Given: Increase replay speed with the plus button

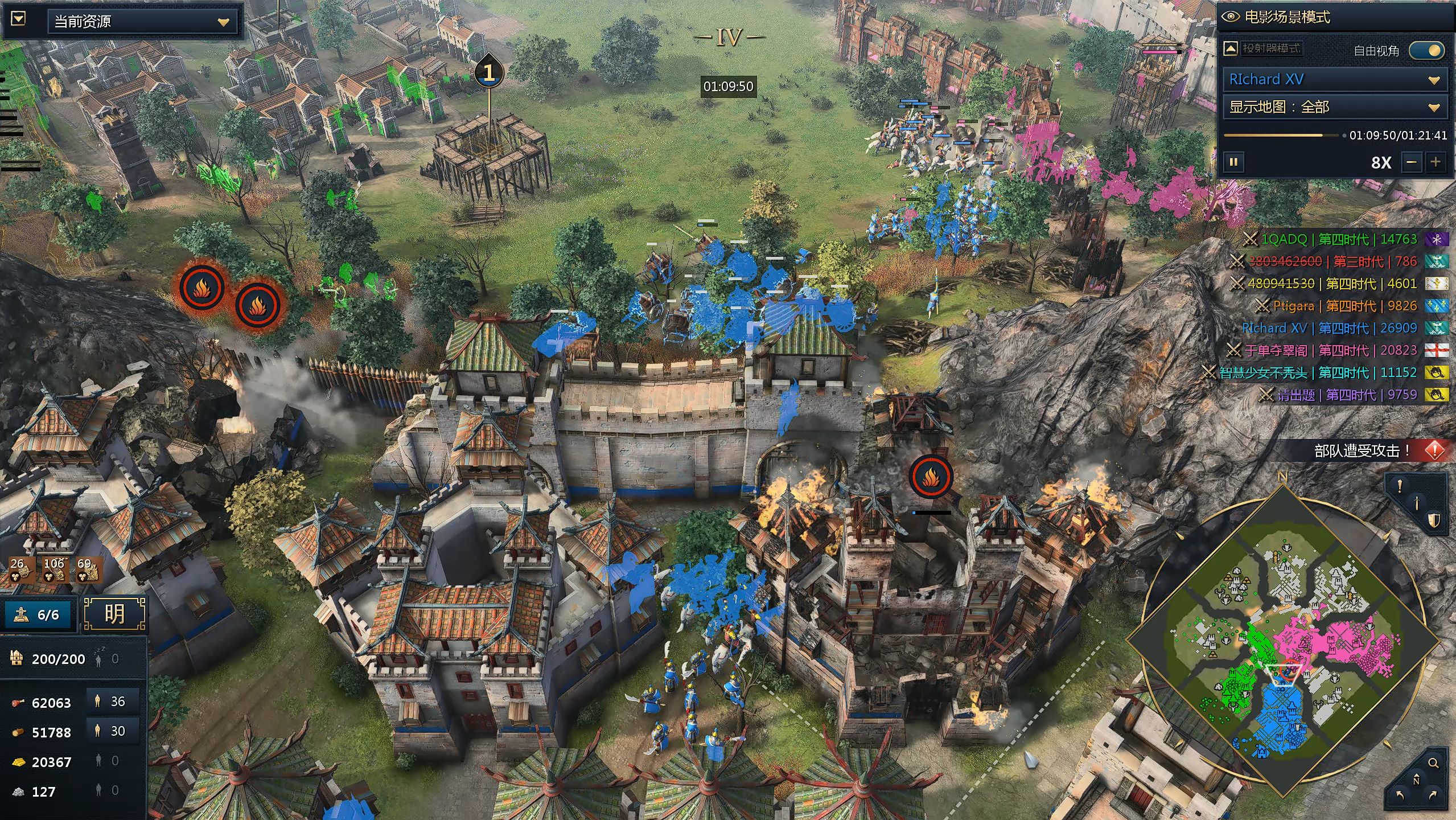Looking at the screenshot, I should pos(1436,162).
